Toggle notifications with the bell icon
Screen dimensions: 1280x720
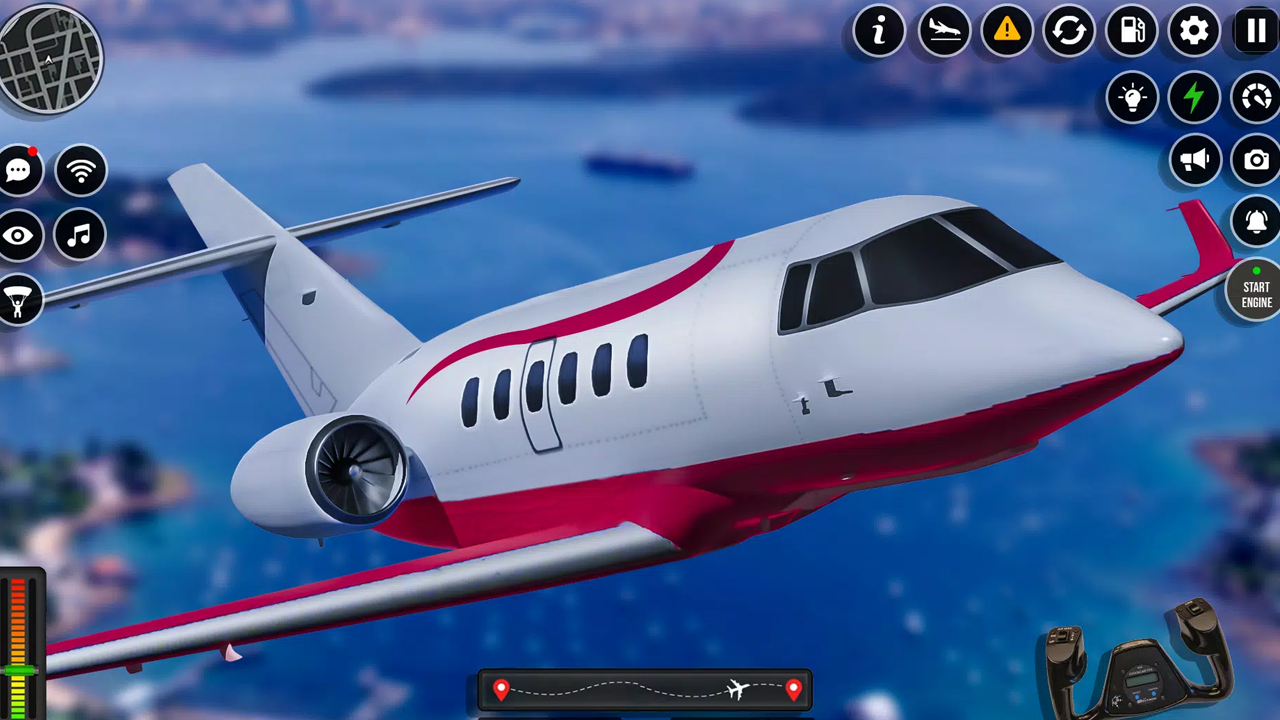pyautogui.click(x=1256, y=222)
